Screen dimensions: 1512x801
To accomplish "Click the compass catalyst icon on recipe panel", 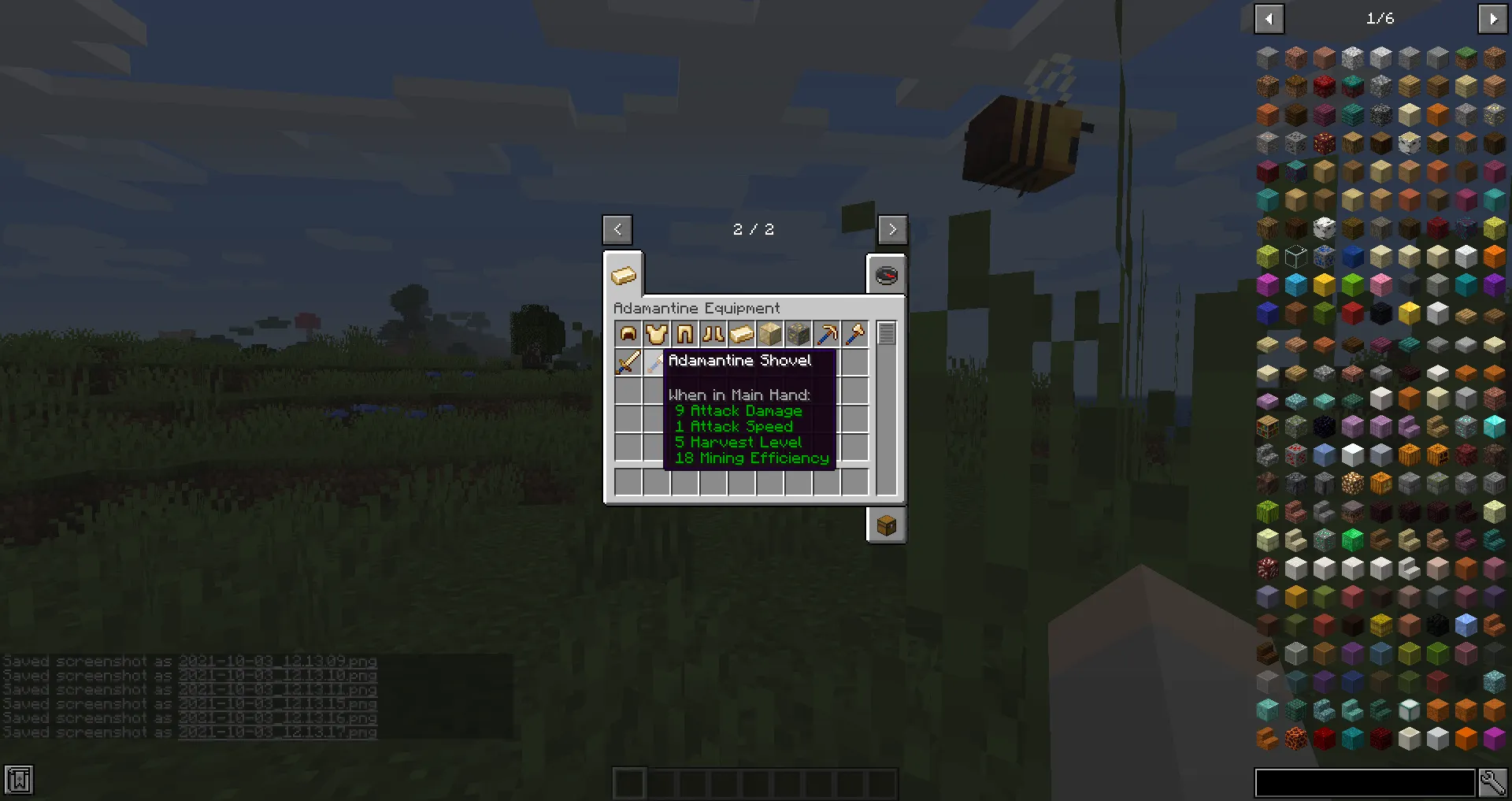I will click(886, 275).
